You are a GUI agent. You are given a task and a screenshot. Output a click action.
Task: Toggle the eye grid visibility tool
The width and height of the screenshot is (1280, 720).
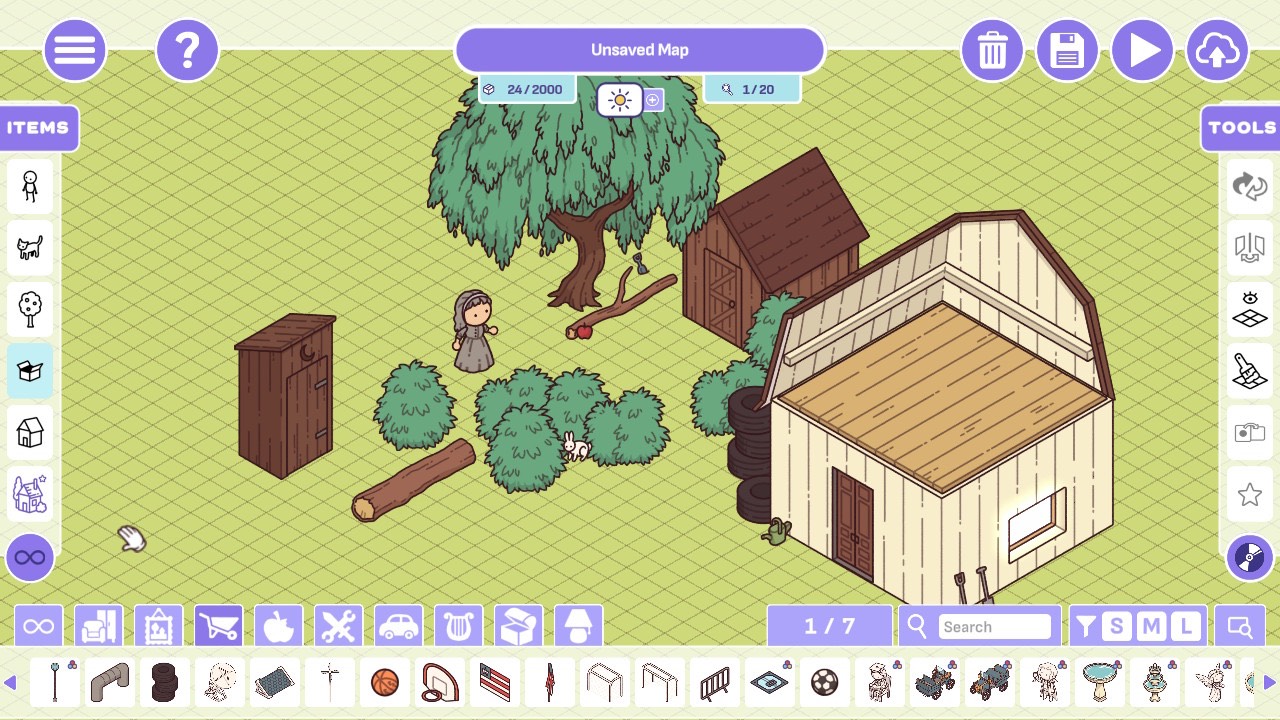pyautogui.click(x=1250, y=309)
